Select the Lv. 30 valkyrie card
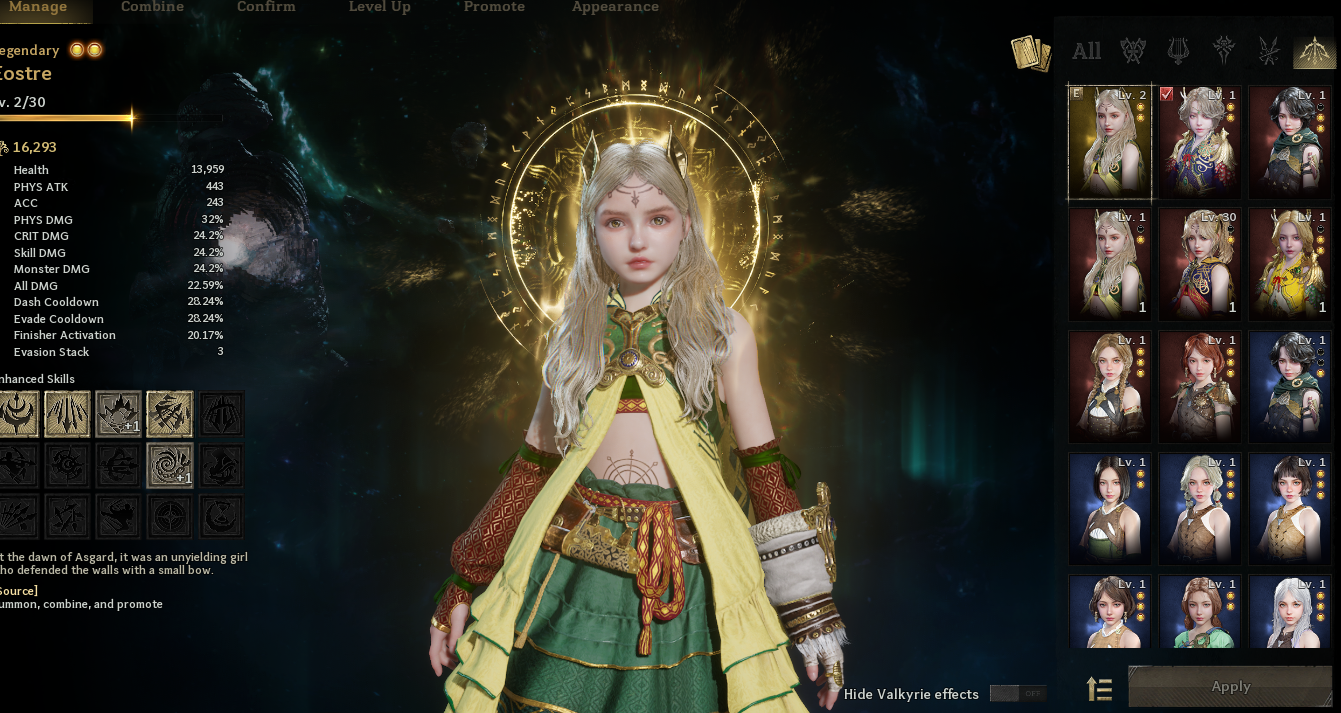 [1199, 264]
